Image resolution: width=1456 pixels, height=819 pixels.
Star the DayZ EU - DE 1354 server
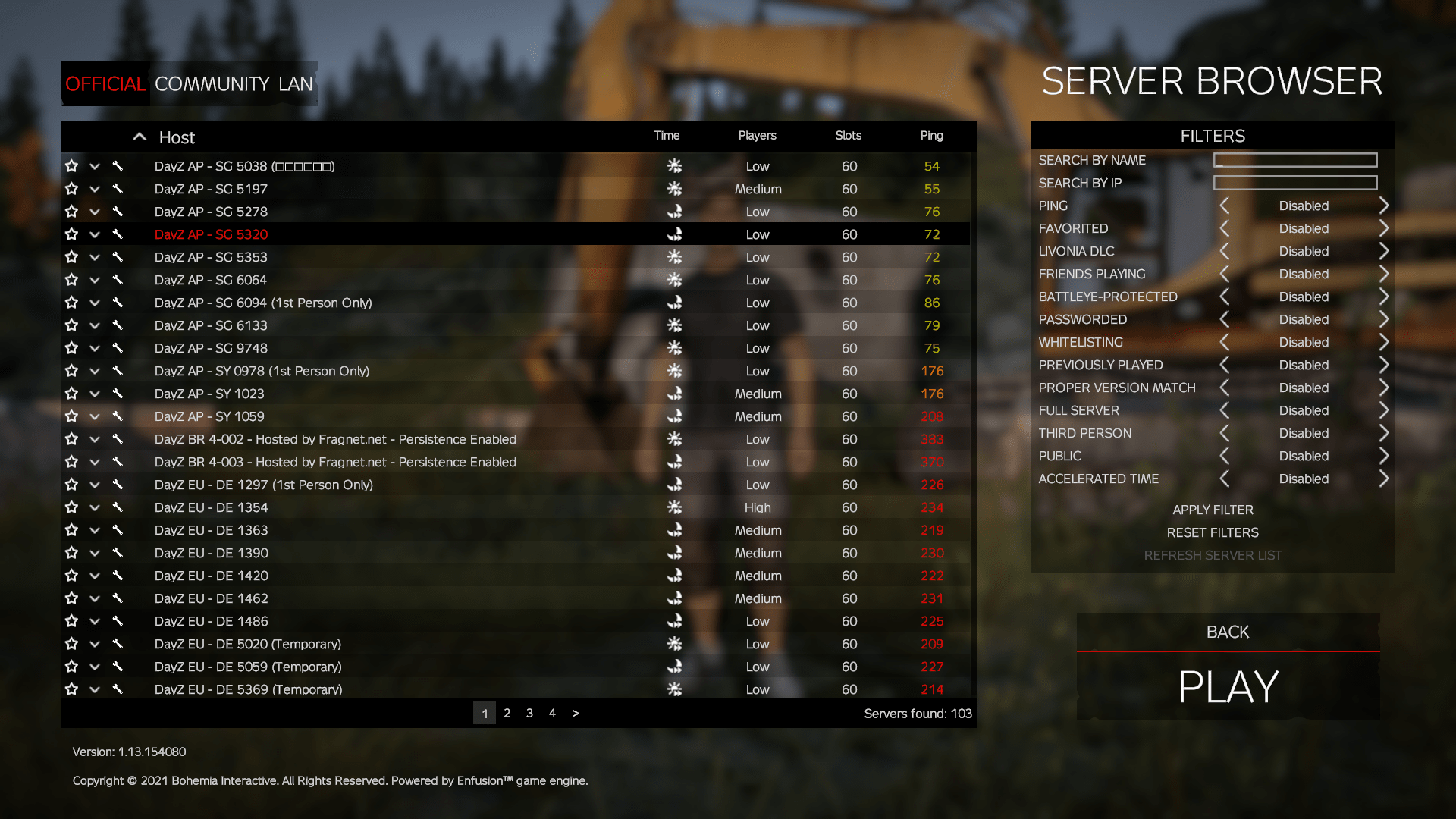coord(72,507)
